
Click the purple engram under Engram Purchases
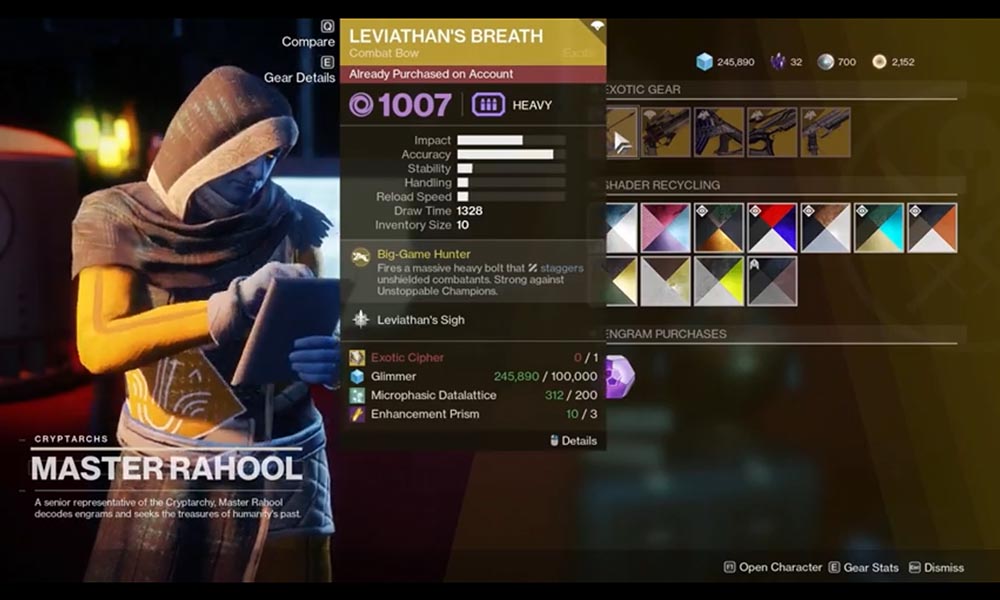[x=619, y=377]
